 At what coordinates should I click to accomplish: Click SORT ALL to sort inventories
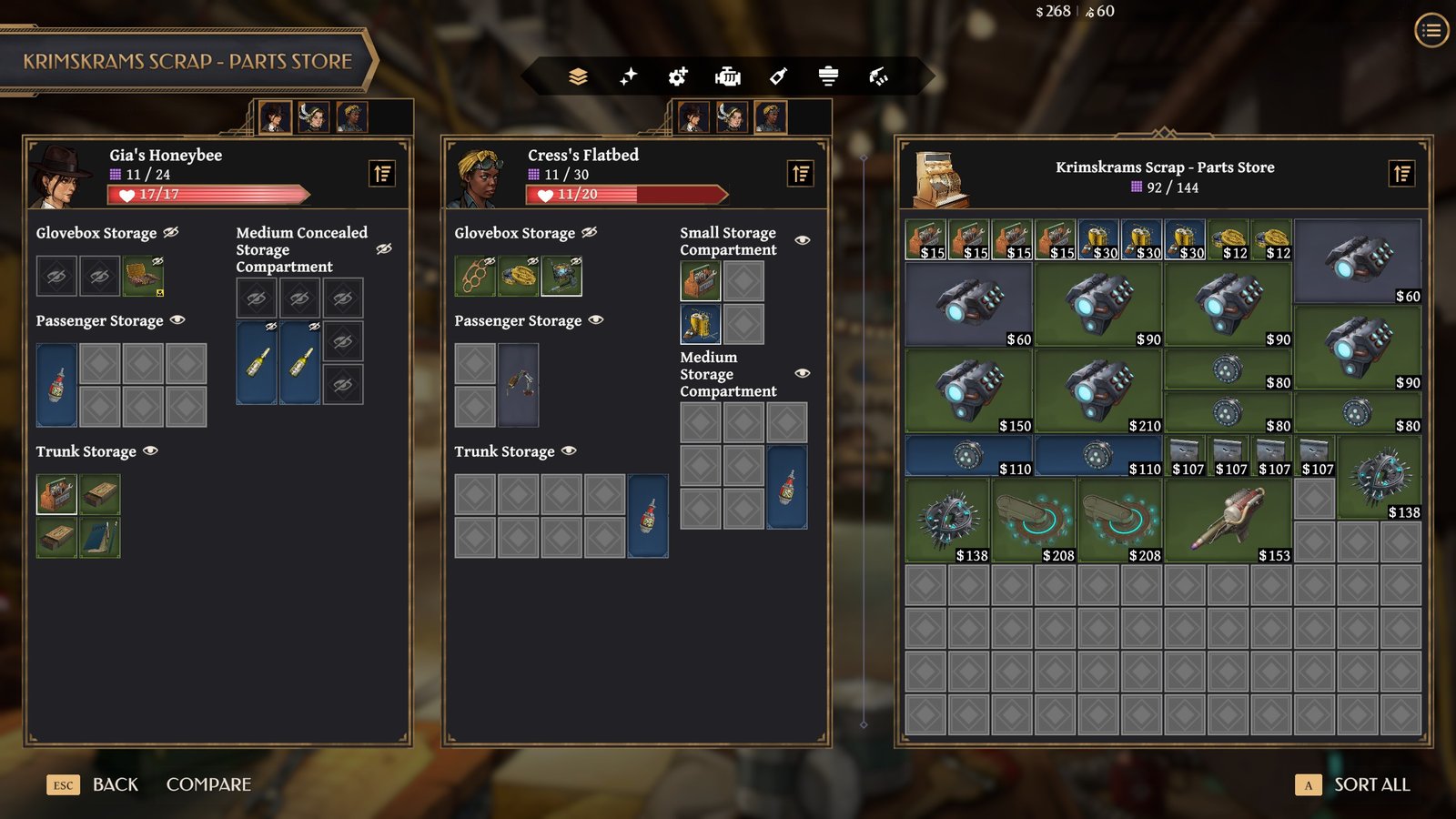click(1370, 784)
